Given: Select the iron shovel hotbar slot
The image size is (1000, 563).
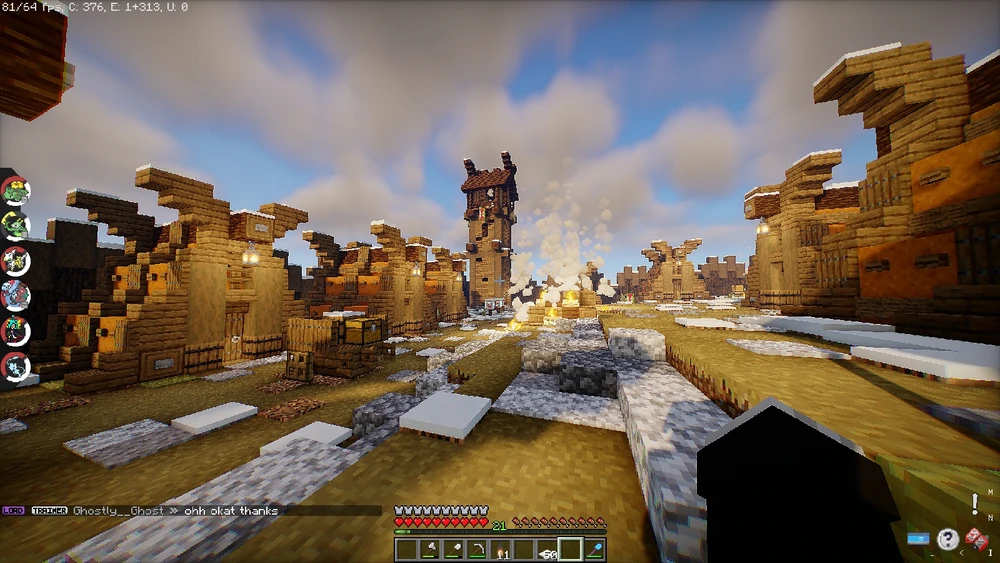Looking at the screenshot, I should click(x=452, y=550).
